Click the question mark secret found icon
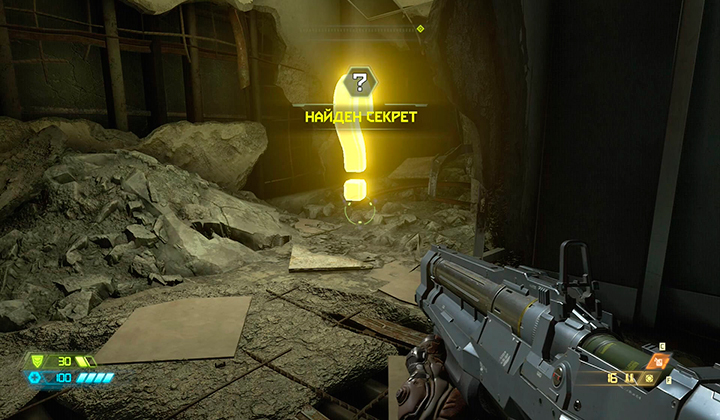 (x=359, y=82)
